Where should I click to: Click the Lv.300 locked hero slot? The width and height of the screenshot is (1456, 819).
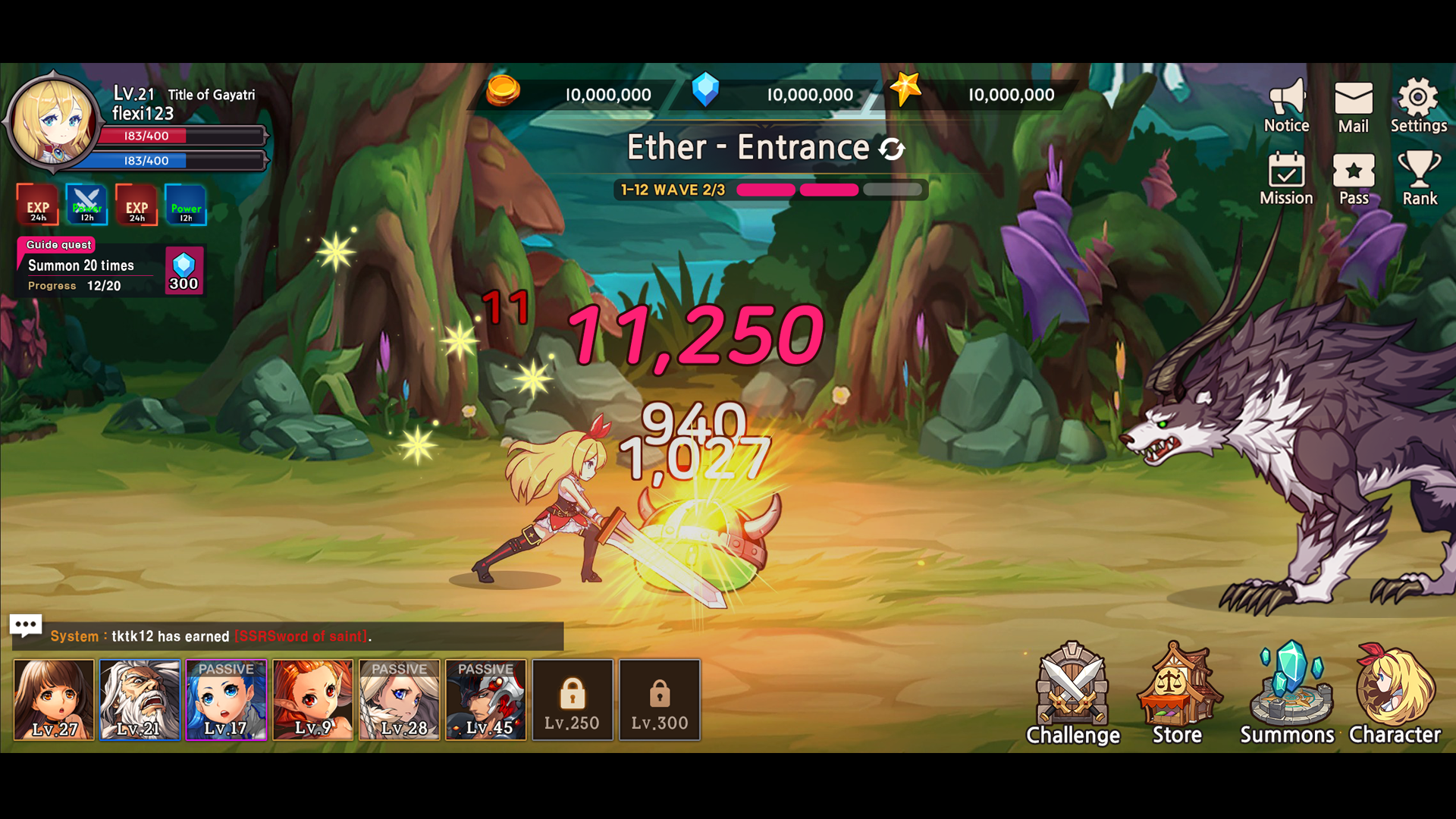tap(659, 699)
